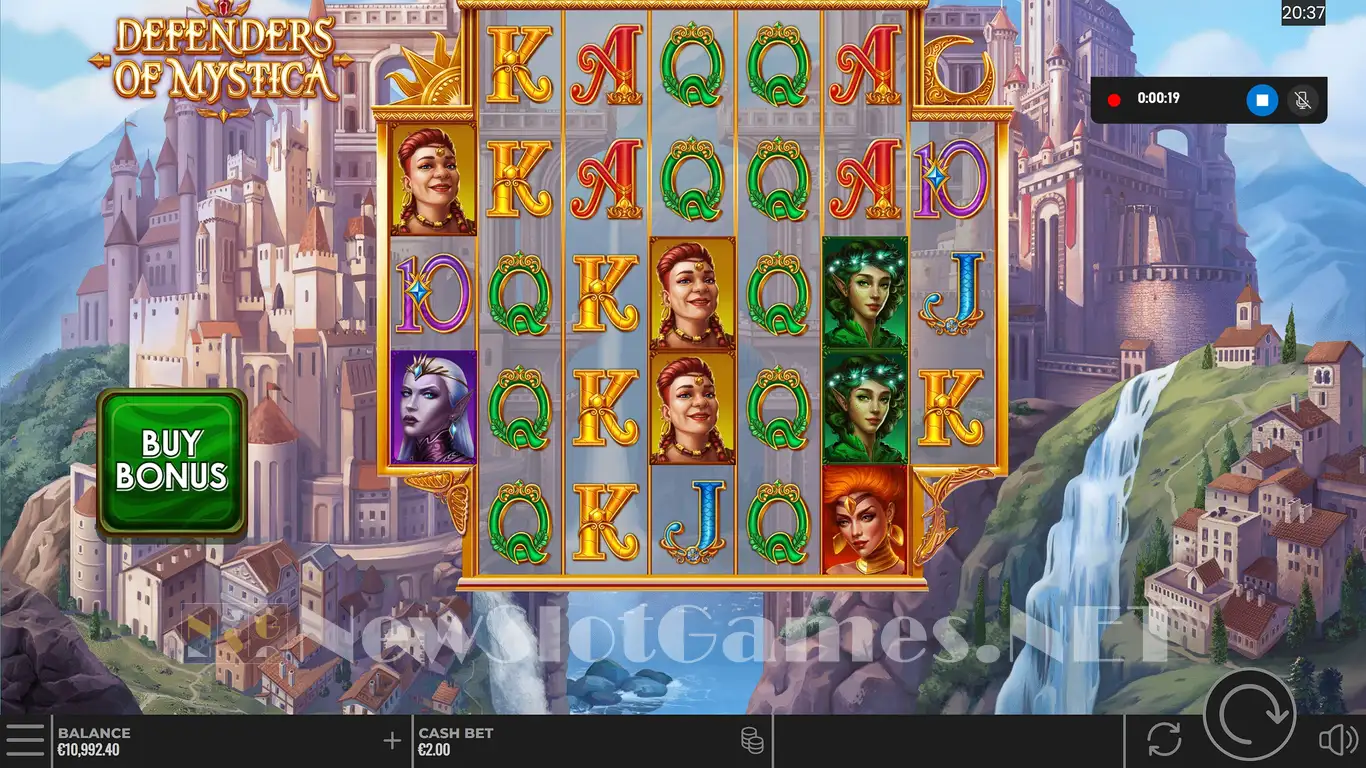This screenshot has width=1366, height=768.
Task: Add funds with the balance plus icon
Action: 392,741
